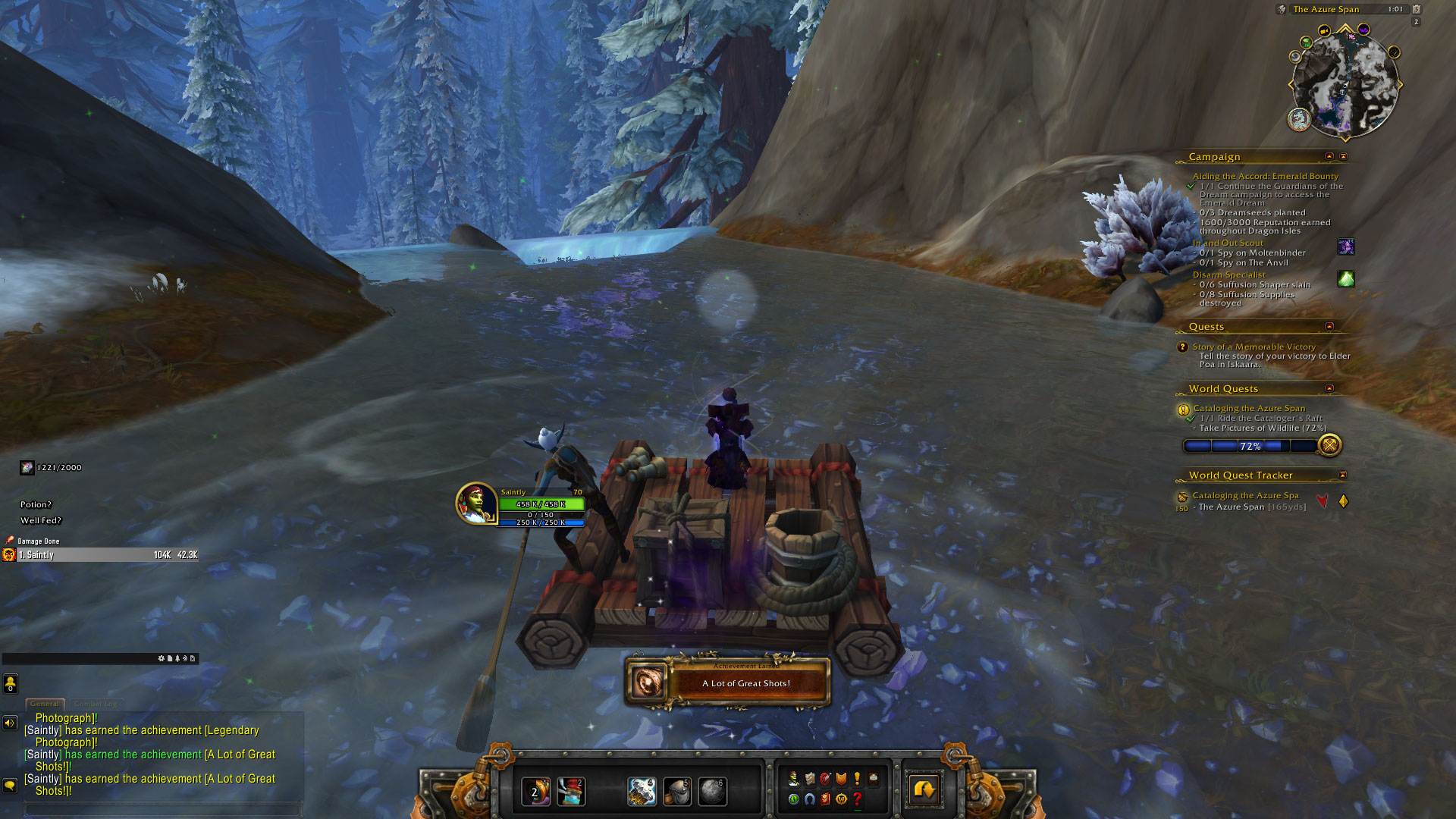Image resolution: width=1456 pixels, height=819 pixels.
Task: Switch to the General chat tab
Action: [x=45, y=704]
